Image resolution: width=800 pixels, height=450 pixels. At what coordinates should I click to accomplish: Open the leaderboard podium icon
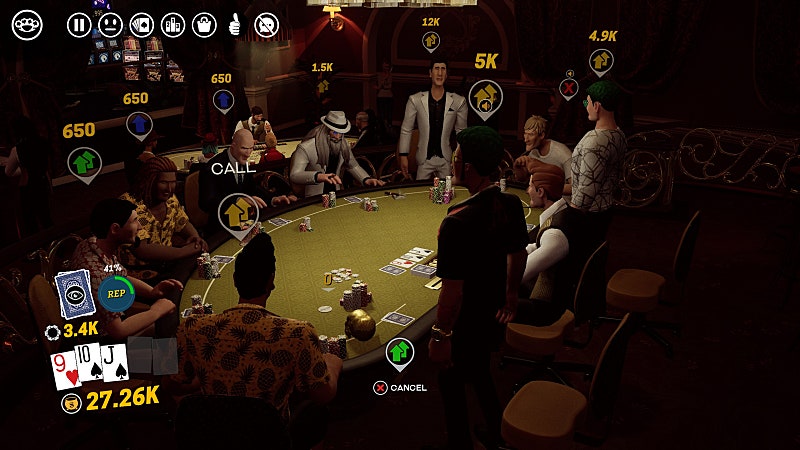(173, 25)
